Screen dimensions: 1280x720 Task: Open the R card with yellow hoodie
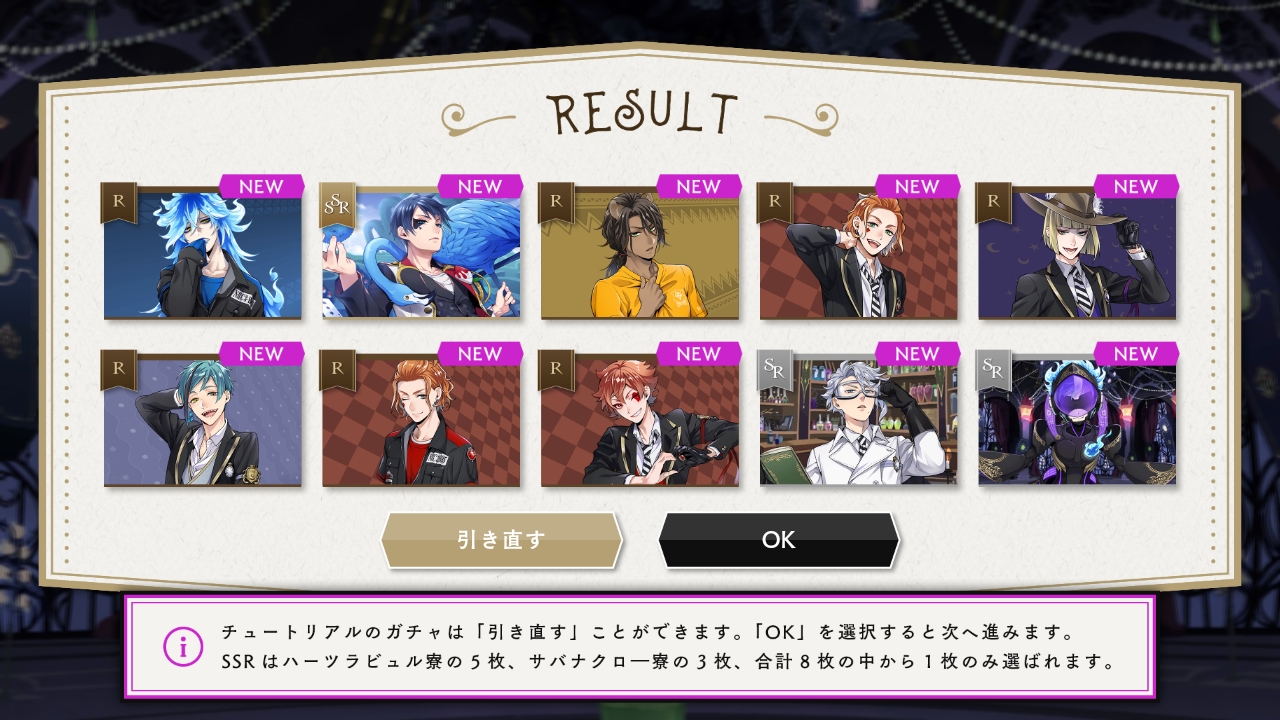(x=640, y=254)
